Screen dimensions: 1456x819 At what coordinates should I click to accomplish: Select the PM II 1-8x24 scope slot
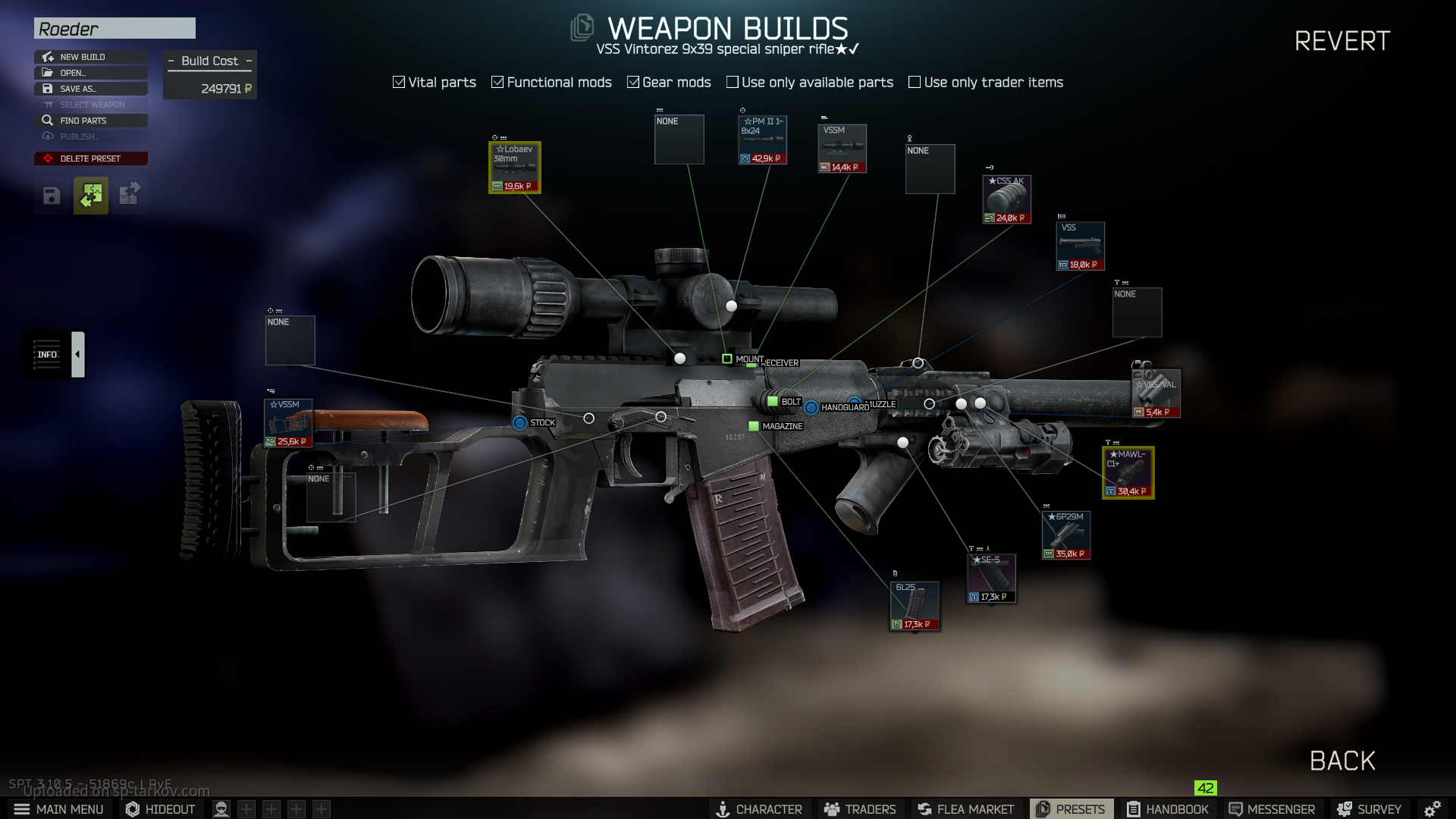[762, 140]
